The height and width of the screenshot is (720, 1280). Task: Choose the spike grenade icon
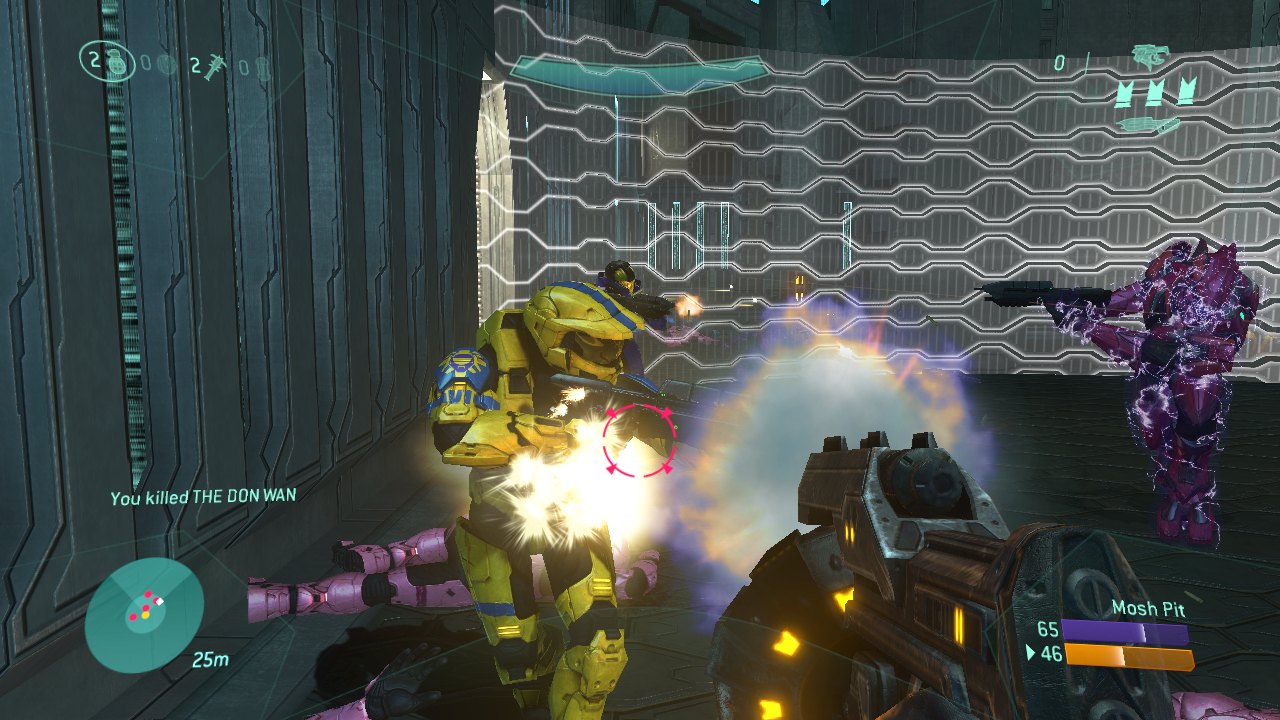pyautogui.click(x=214, y=67)
